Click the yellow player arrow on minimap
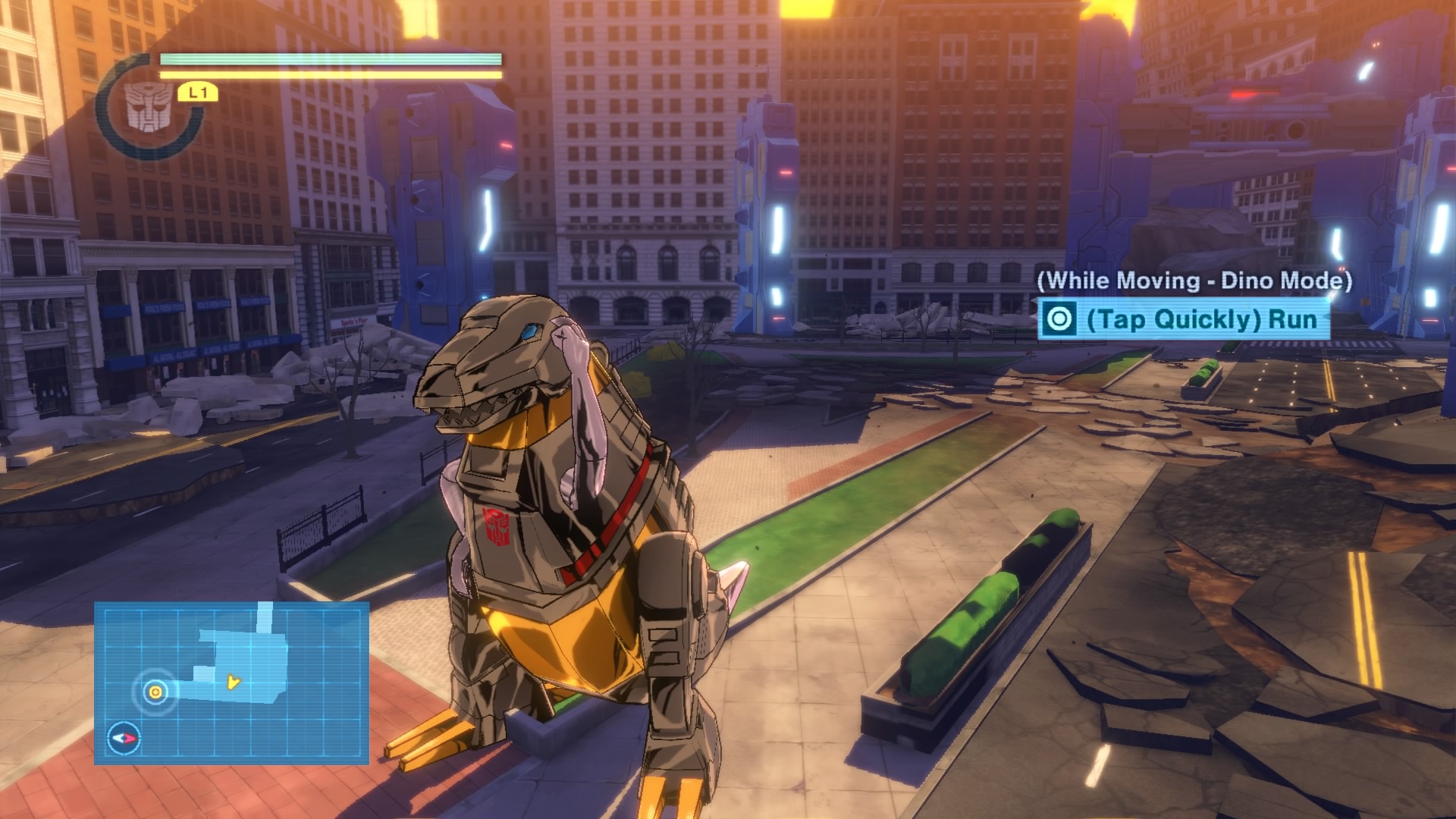 [233, 682]
